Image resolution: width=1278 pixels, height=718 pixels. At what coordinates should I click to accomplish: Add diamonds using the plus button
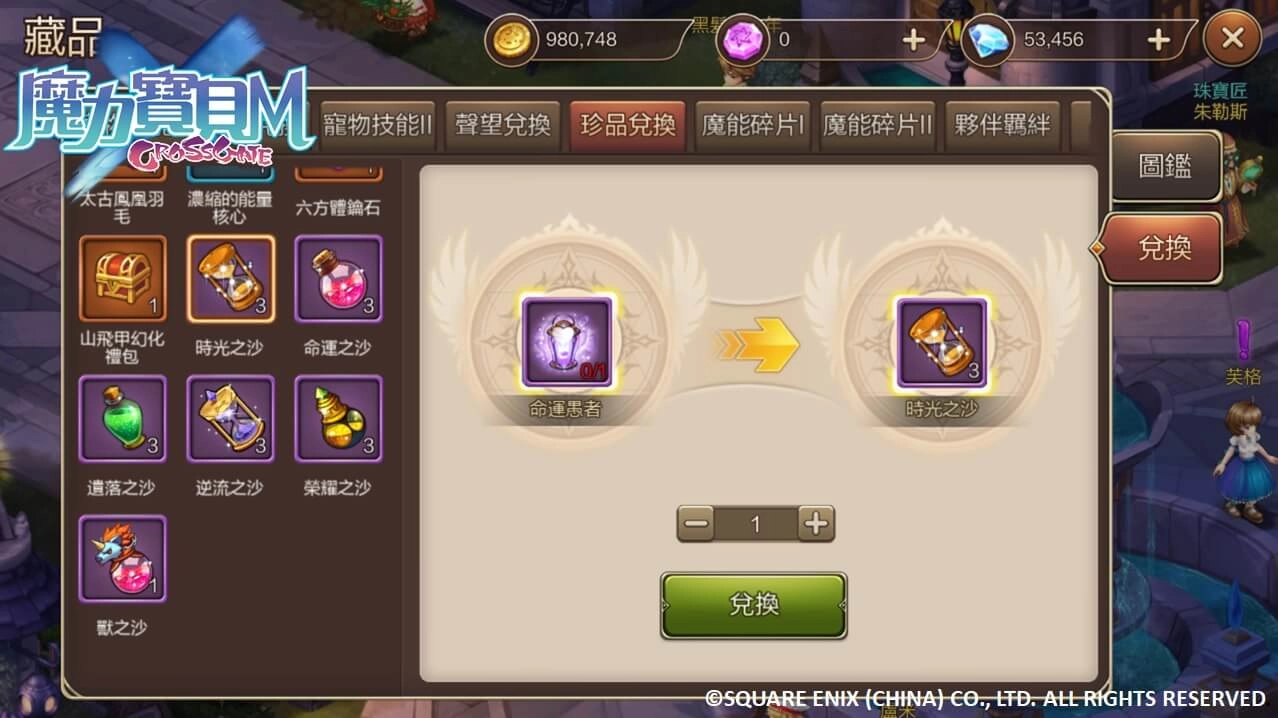1158,40
